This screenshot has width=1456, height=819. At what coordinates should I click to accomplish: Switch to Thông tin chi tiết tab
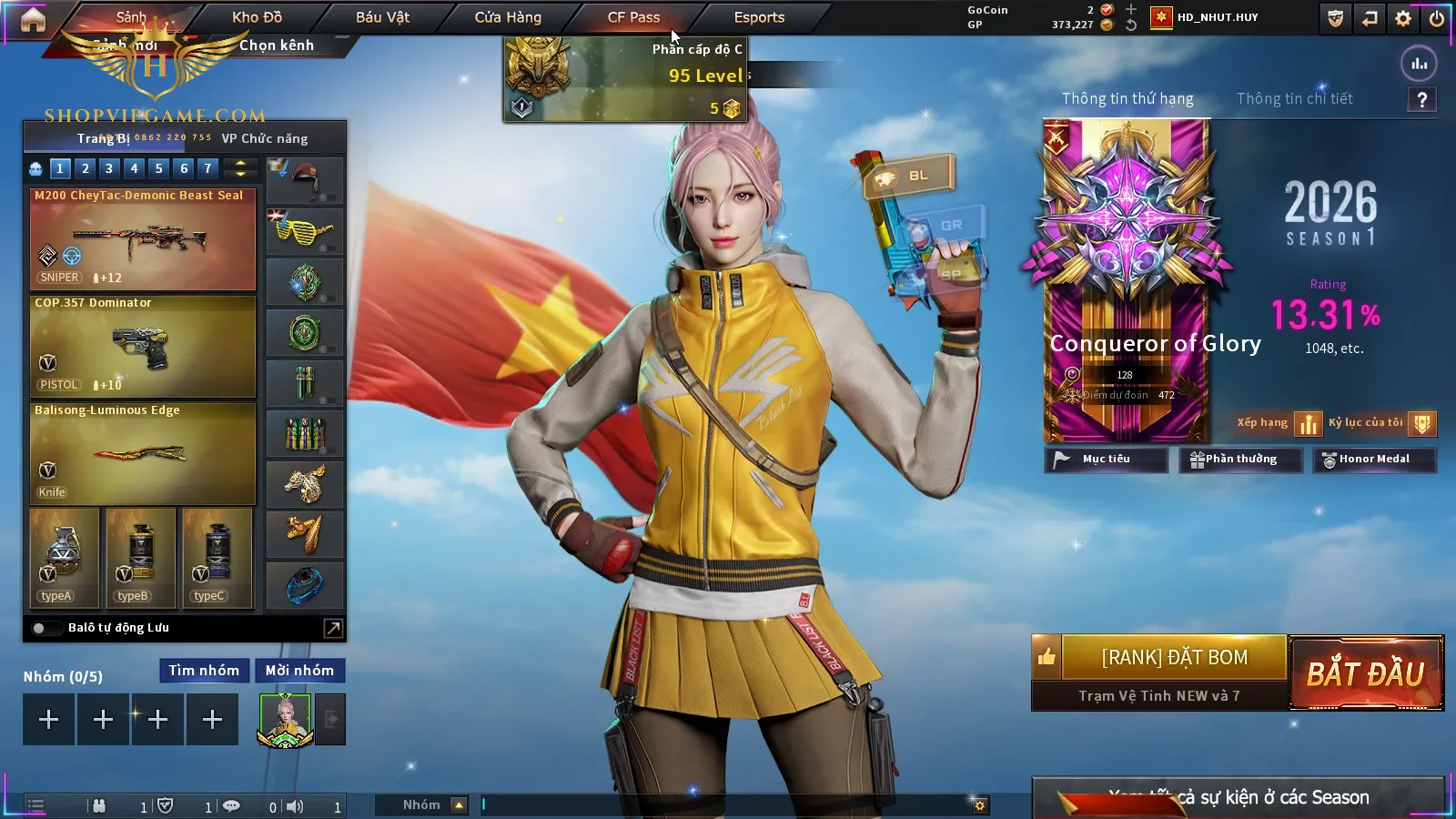pyautogui.click(x=1294, y=98)
